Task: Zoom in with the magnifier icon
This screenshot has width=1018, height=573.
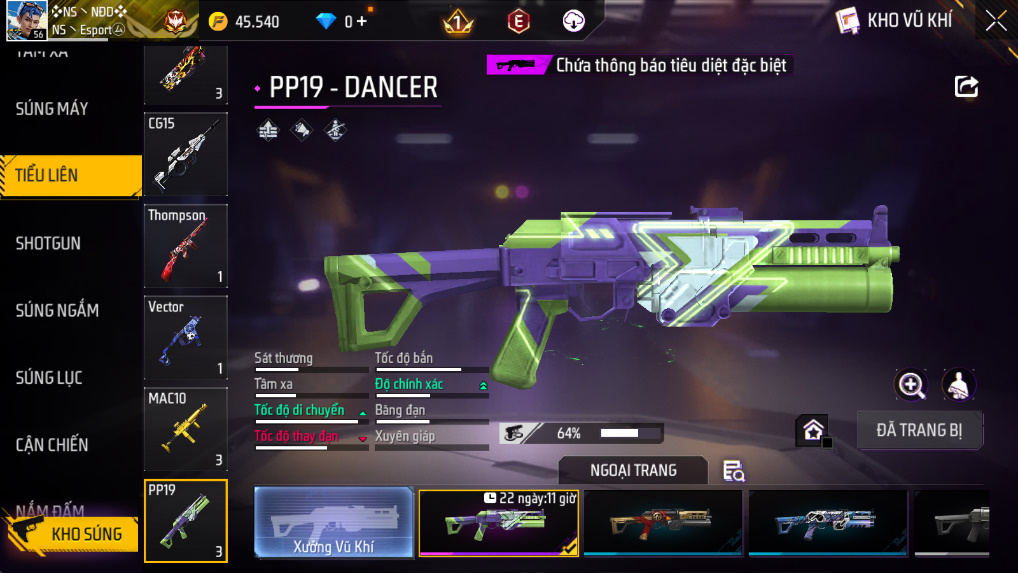Action: (x=911, y=384)
